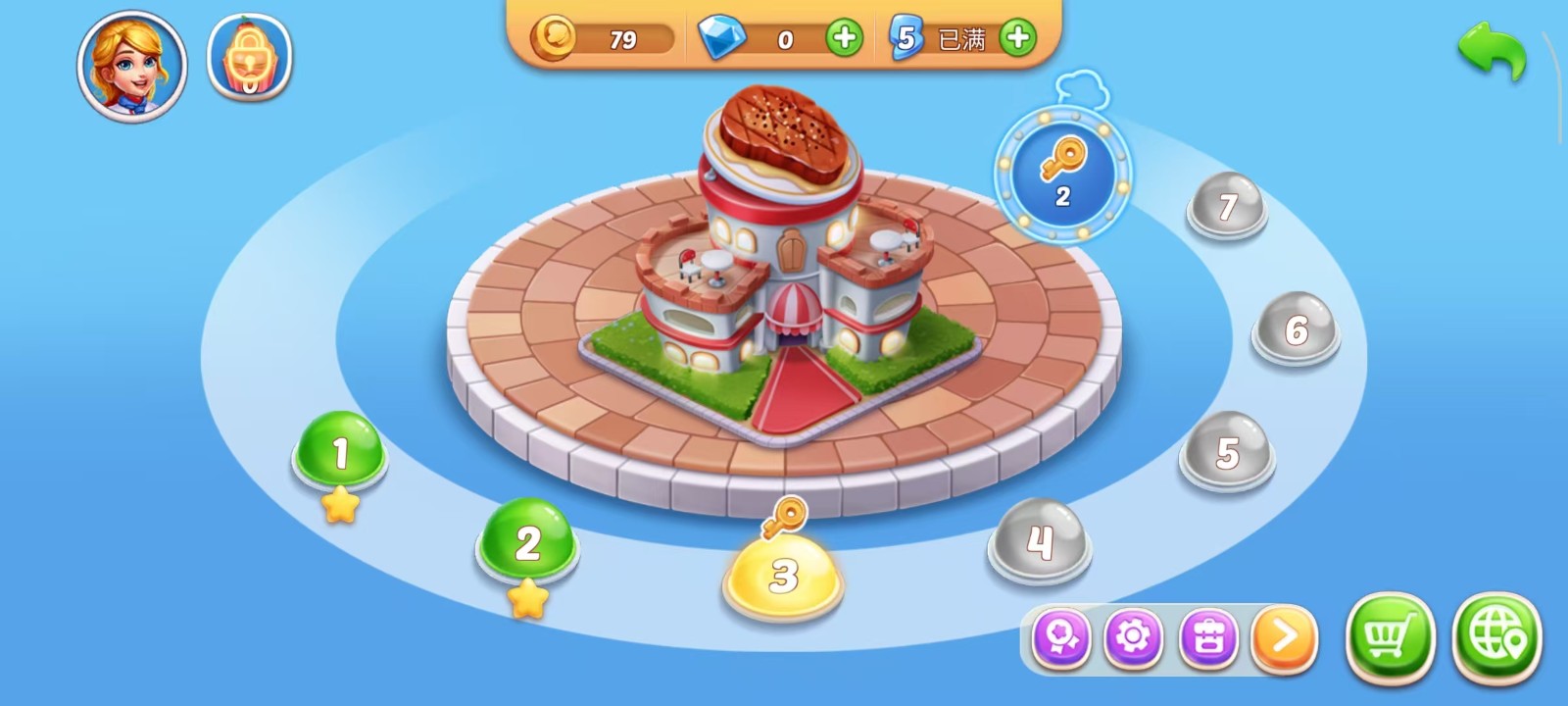Click the gold coin balance
The height and width of the screenshot is (706, 1568).
[x=604, y=39]
